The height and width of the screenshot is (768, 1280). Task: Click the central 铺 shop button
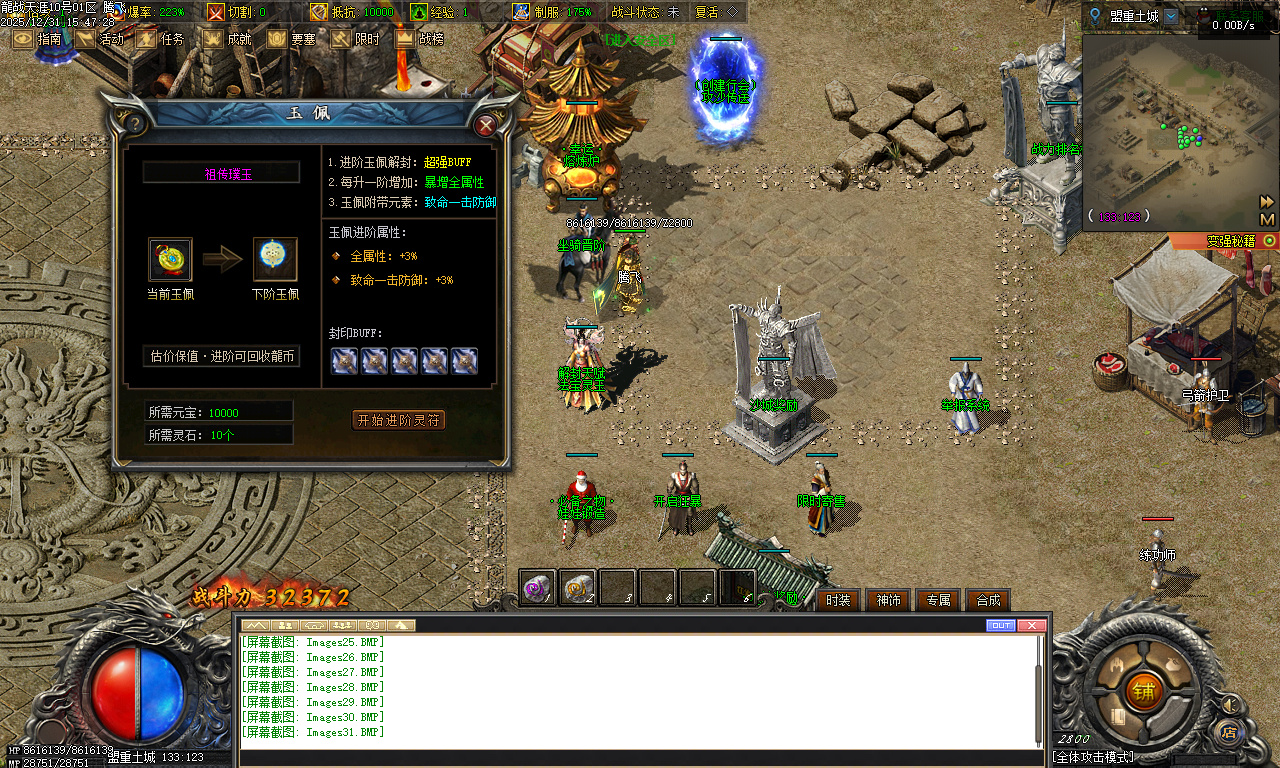pyautogui.click(x=1144, y=691)
